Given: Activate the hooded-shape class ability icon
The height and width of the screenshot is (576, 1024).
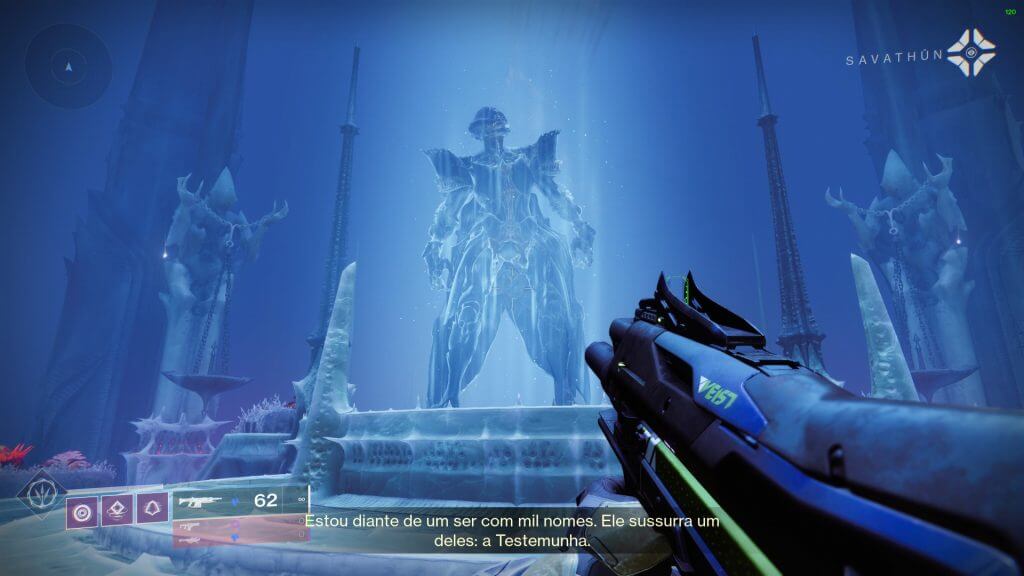Looking at the screenshot, I should (152, 509).
